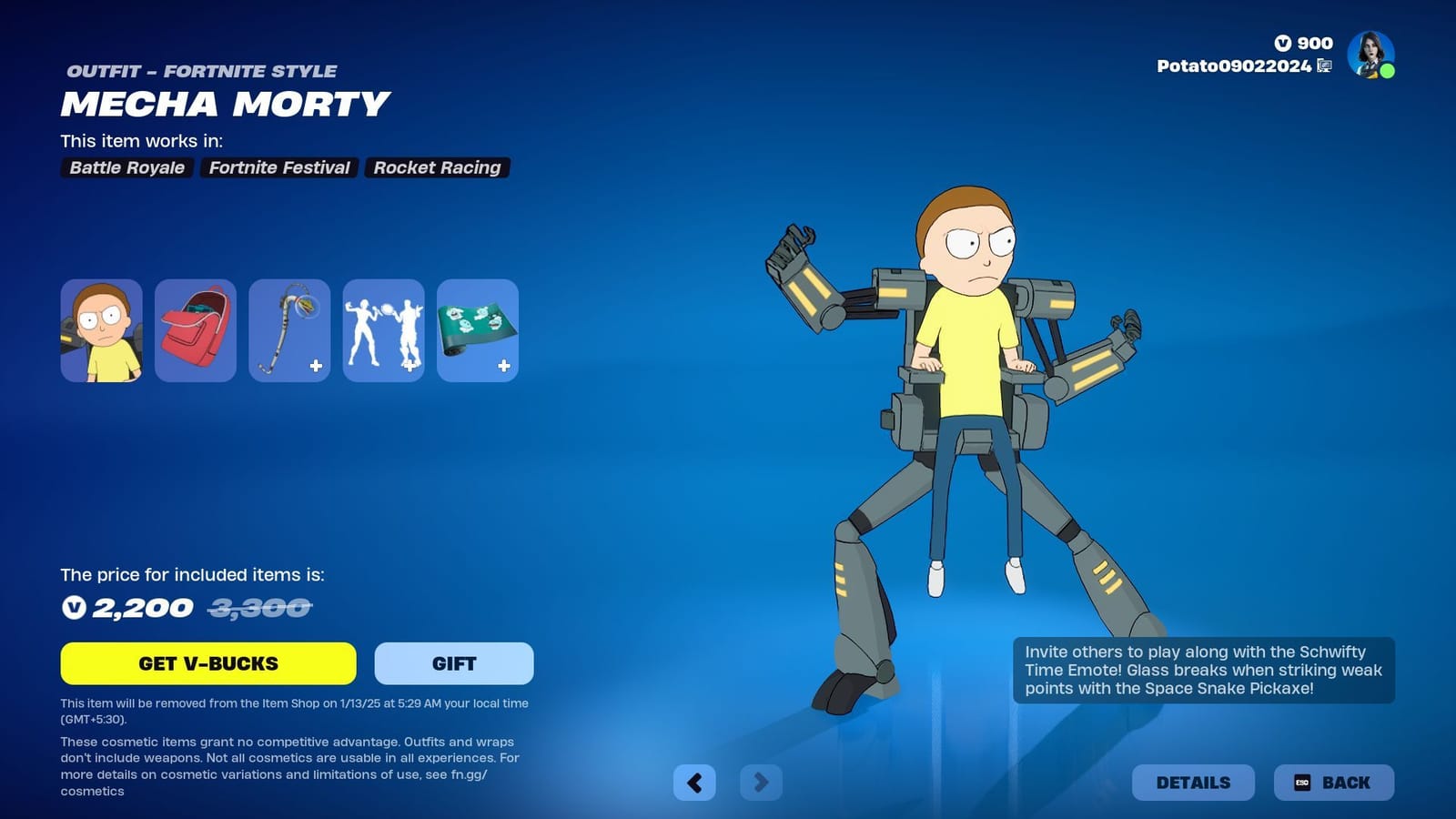Select the Mecha Morty outfit thumbnail
The width and height of the screenshot is (1456, 819).
(101, 330)
